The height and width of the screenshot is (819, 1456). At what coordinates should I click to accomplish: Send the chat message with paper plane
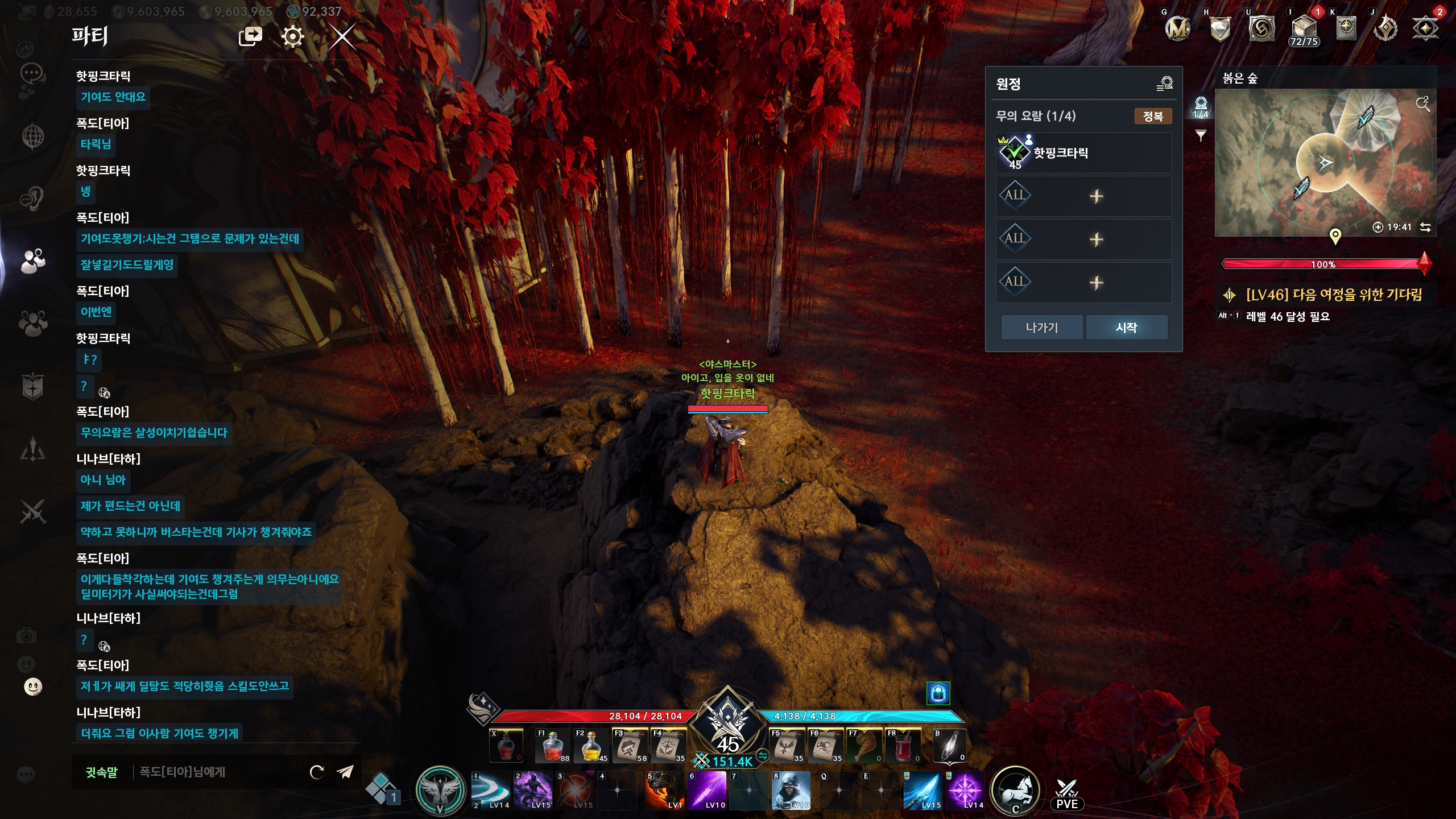[345, 772]
